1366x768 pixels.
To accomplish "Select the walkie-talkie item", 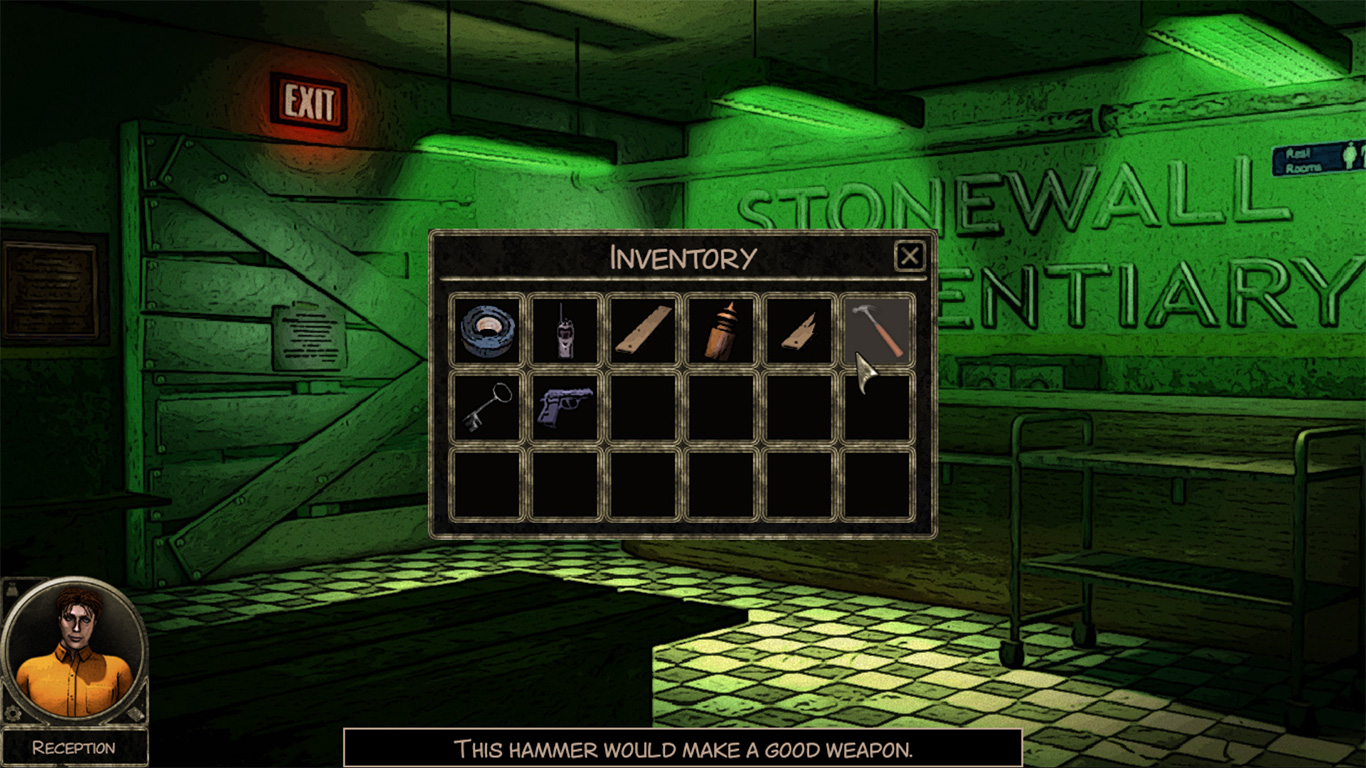I will pyautogui.click(x=564, y=330).
